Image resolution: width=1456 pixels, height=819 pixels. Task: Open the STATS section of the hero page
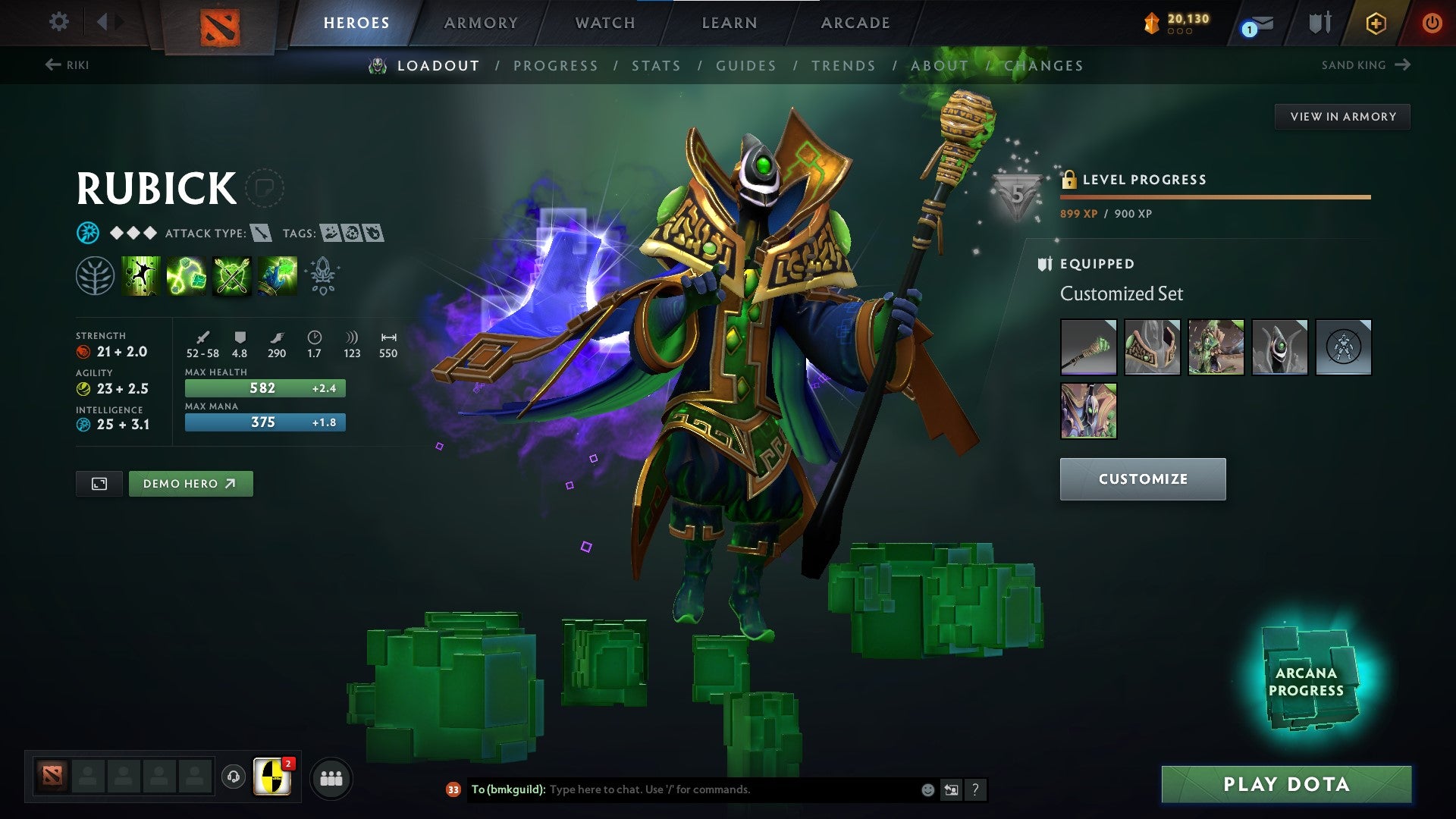(657, 66)
